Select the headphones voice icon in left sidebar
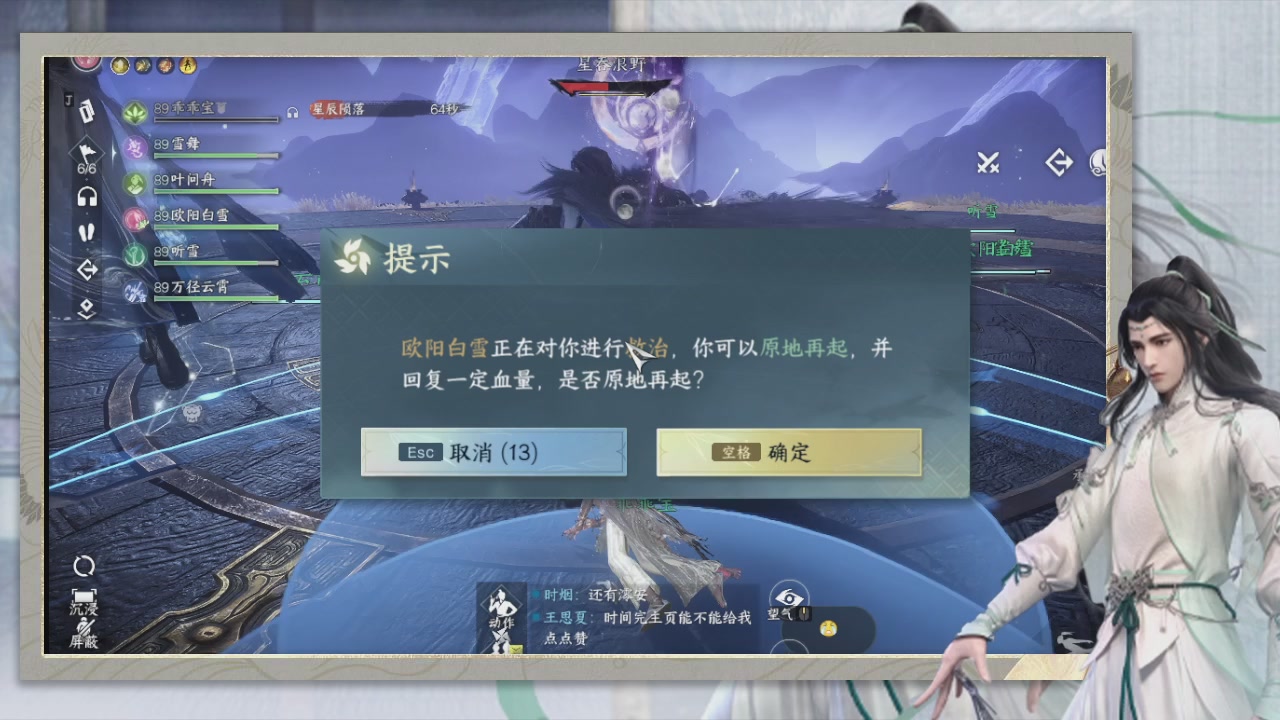The height and width of the screenshot is (720, 1280). click(86, 197)
